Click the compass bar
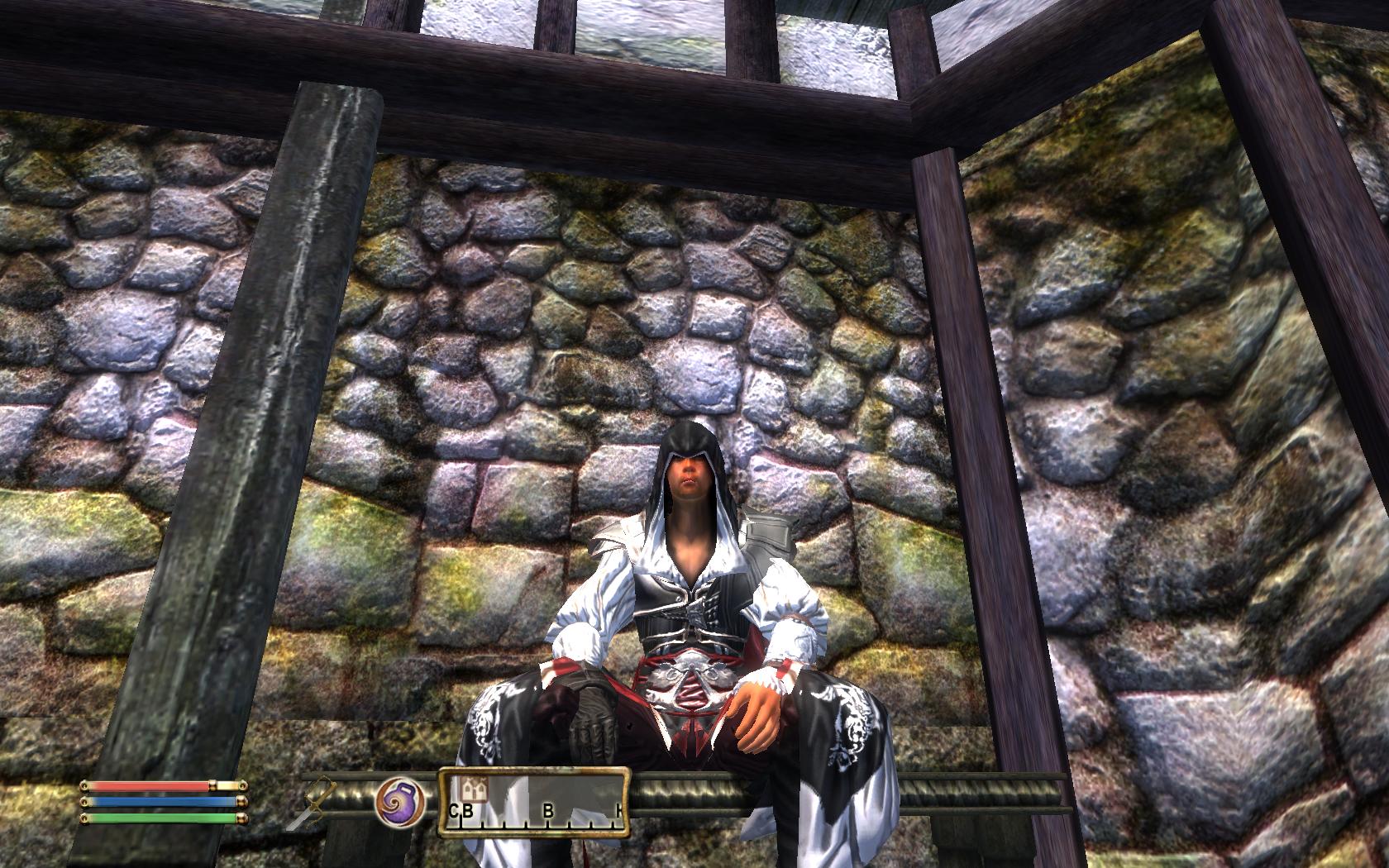This screenshot has width=1389, height=868. pyautogui.click(x=533, y=800)
